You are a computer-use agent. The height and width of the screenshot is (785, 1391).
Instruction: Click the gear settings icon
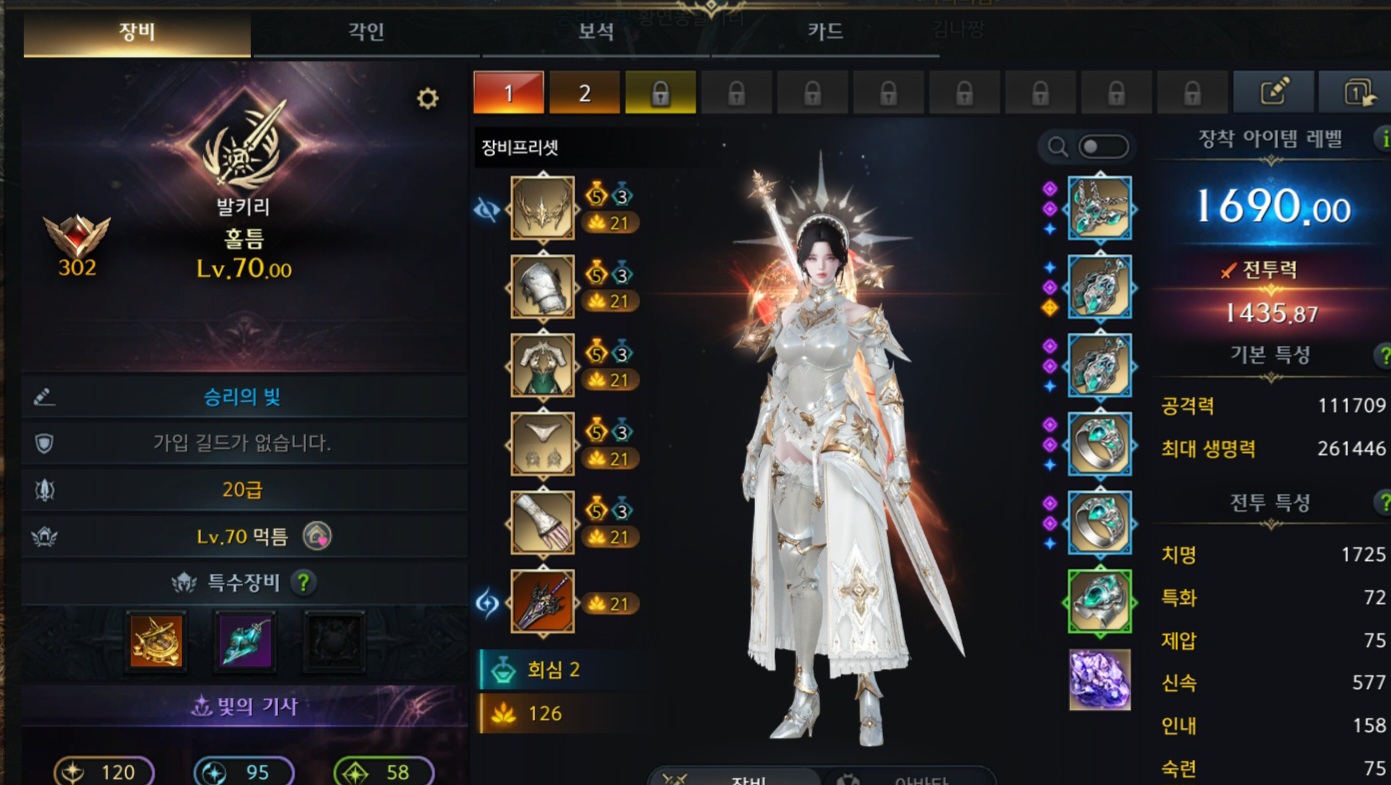427,98
